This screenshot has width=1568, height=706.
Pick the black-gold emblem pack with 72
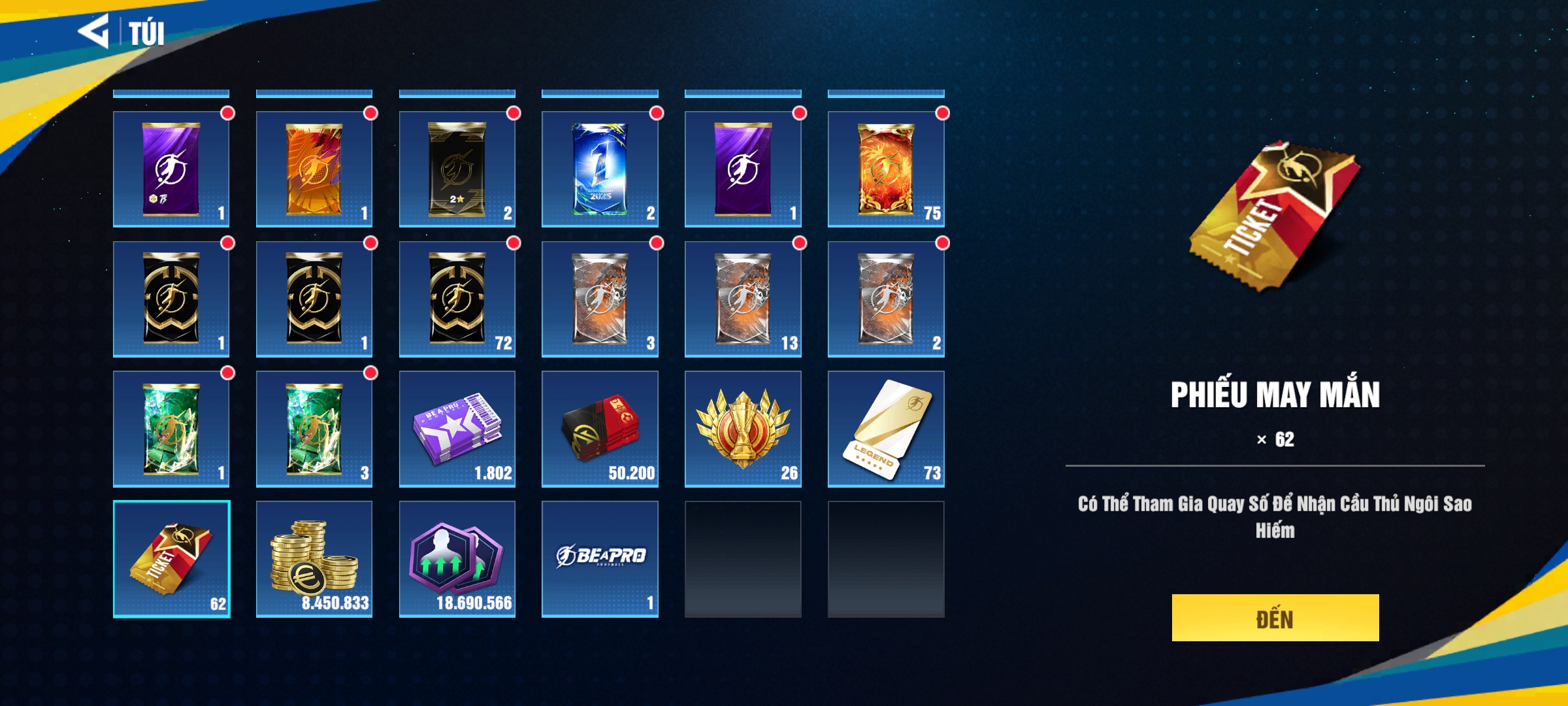(457, 299)
